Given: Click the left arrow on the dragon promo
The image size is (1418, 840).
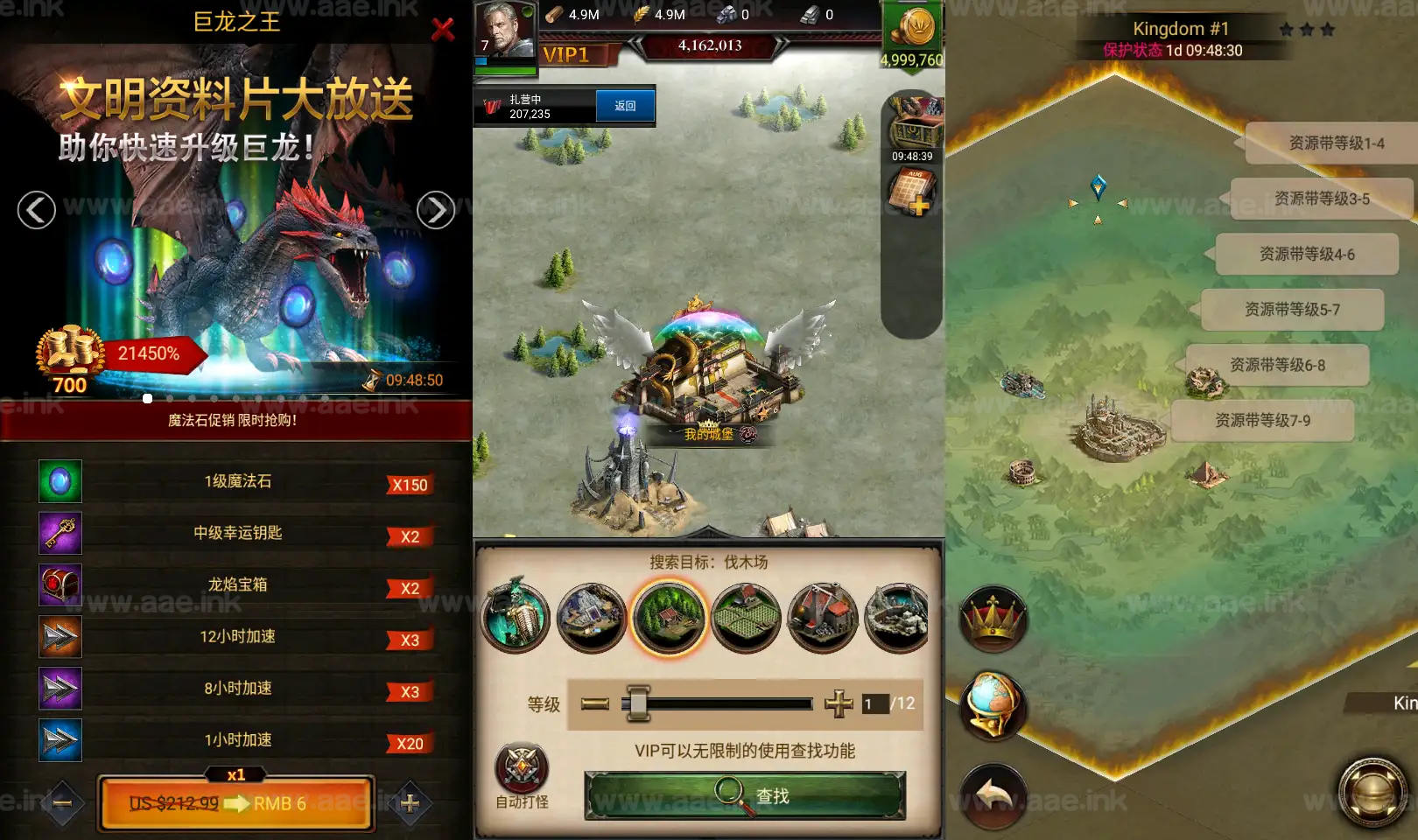Looking at the screenshot, I should pos(35,211).
